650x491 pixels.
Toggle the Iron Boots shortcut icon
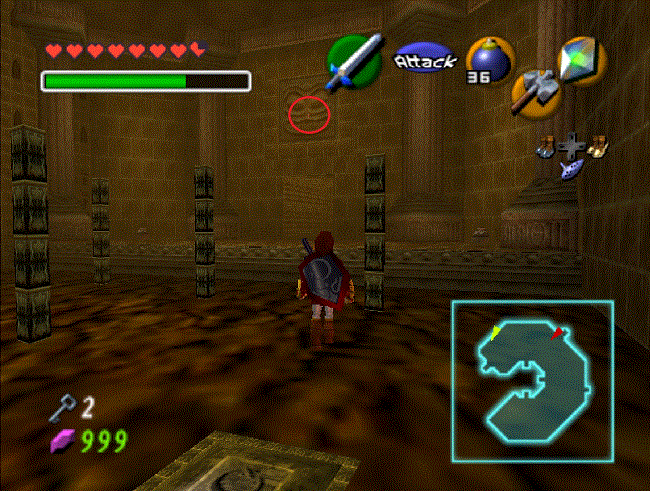[x=547, y=147]
